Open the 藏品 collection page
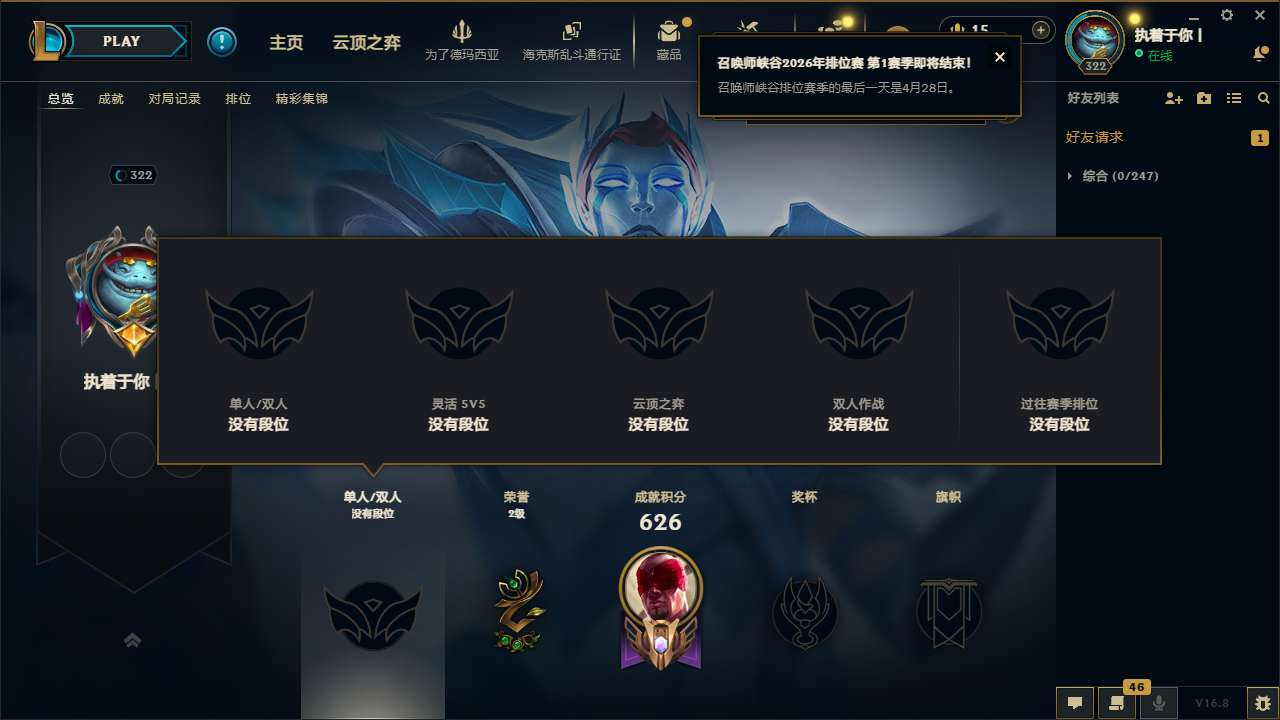The image size is (1280, 720). click(x=668, y=40)
